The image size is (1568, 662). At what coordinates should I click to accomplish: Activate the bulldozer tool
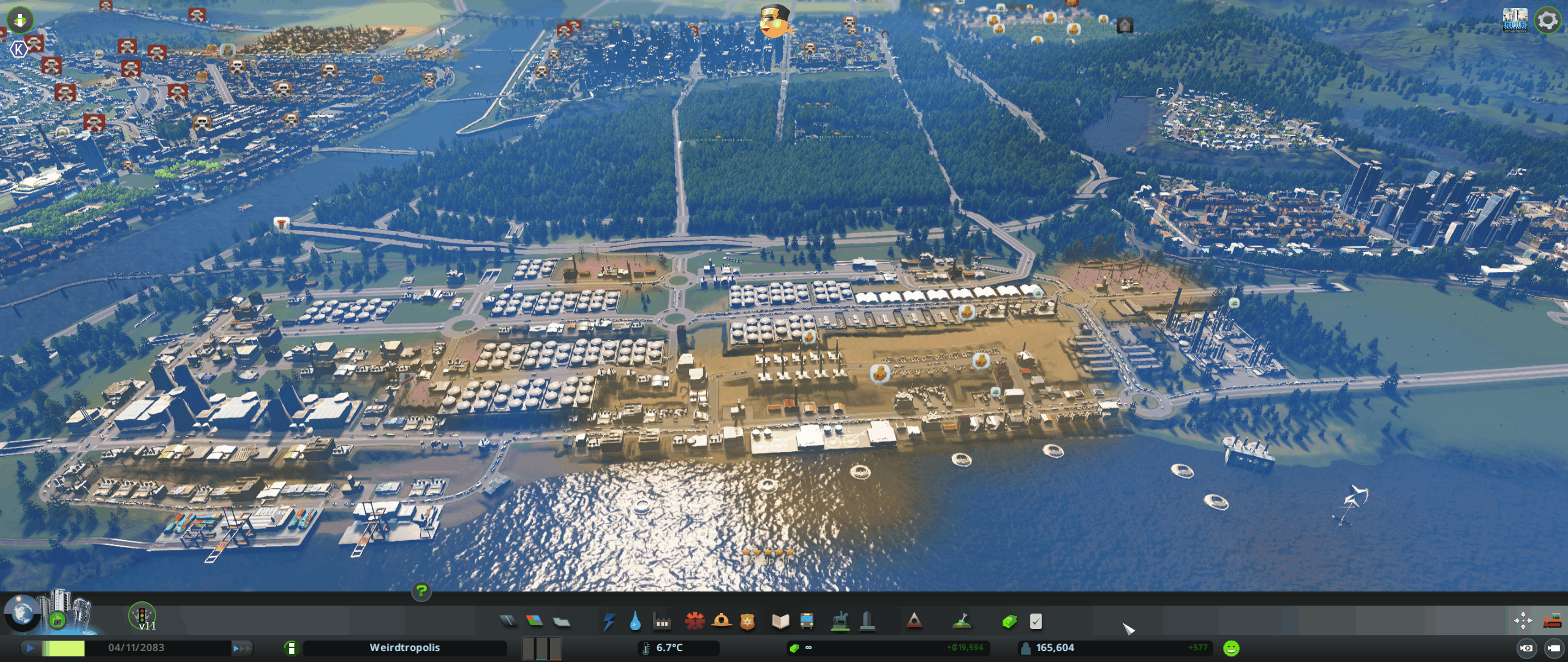click(x=1552, y=620)
